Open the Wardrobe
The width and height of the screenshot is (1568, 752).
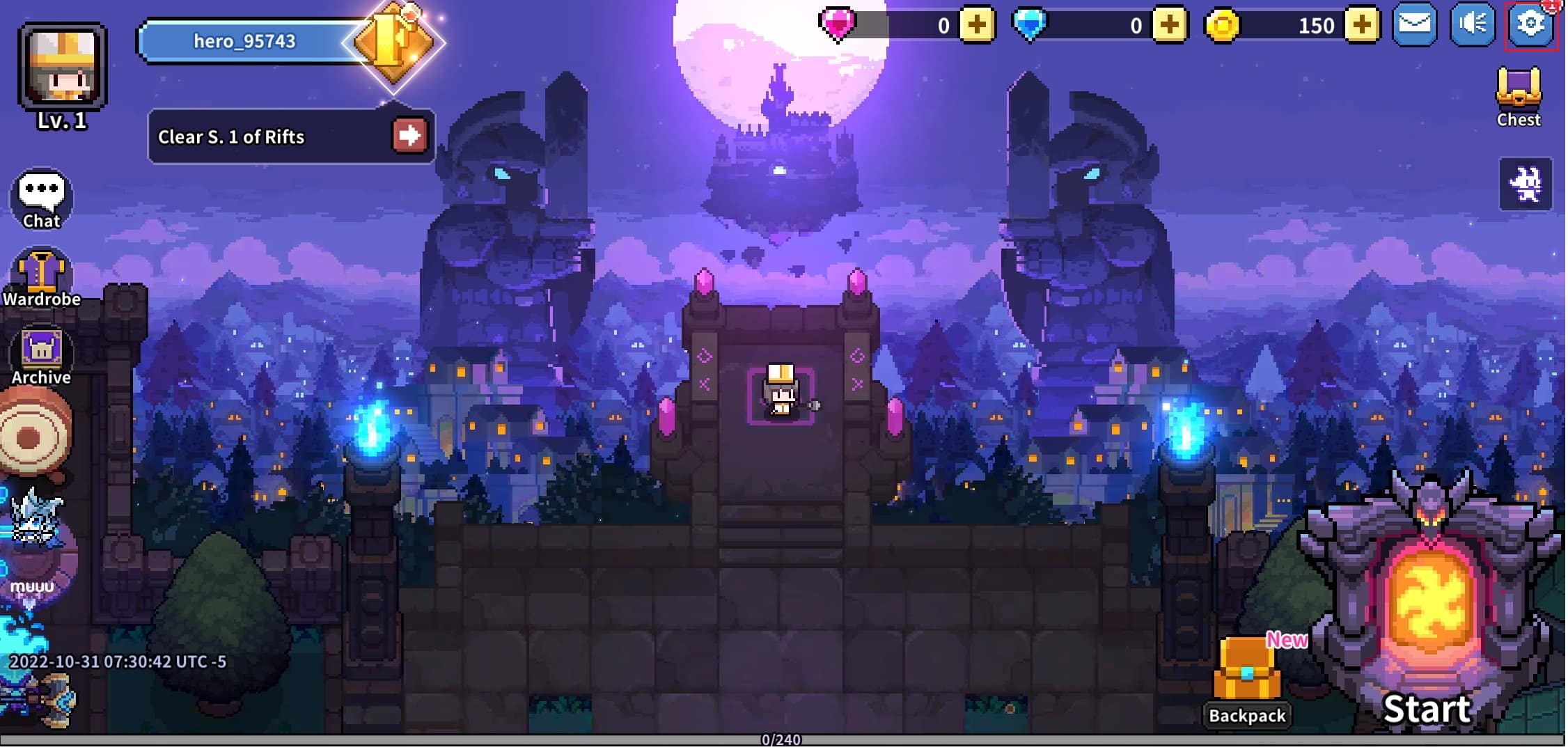42,272
